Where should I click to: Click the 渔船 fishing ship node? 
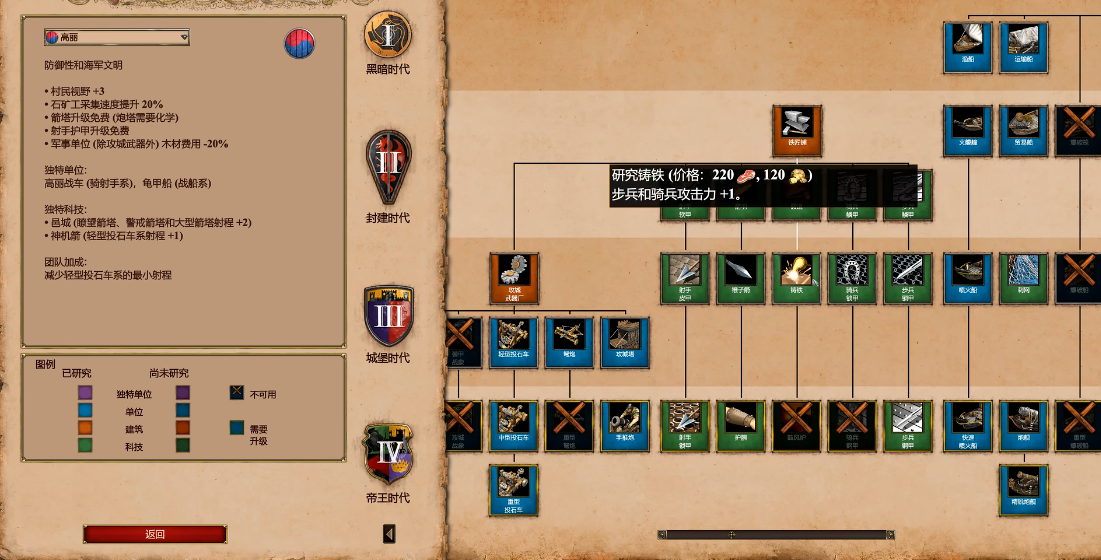pyautogui.click(x=967, y=47)
